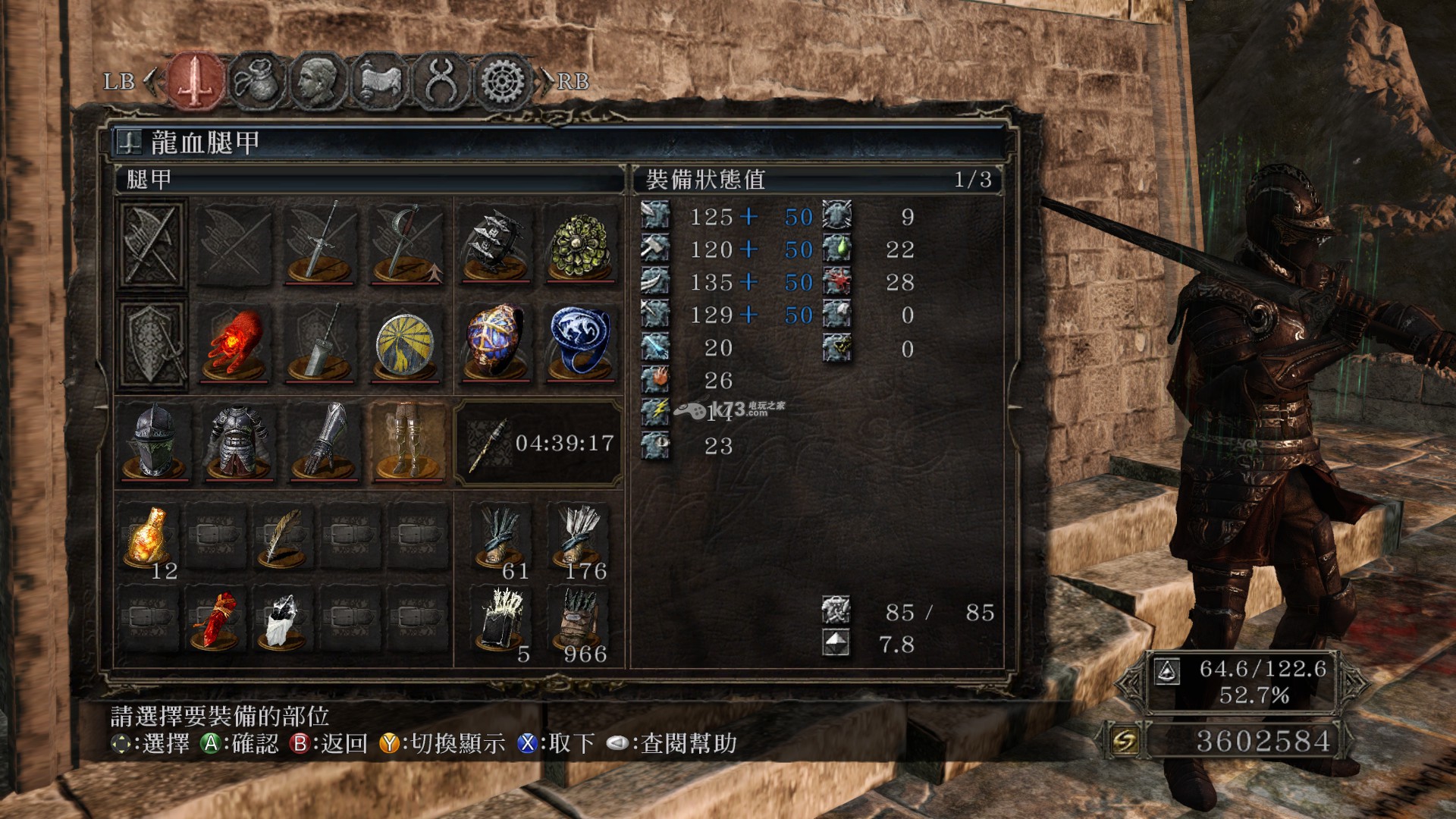Select the highlighted leg armor slot

click(408, 441)
